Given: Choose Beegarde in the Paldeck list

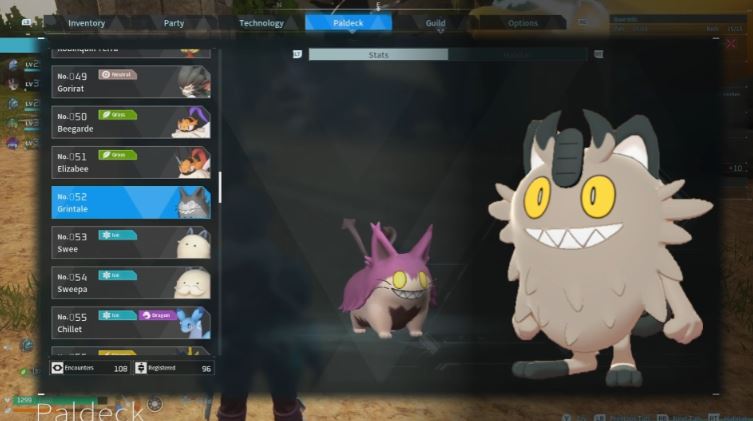Looking at the screenshot, I should click(x=131, y=122).
